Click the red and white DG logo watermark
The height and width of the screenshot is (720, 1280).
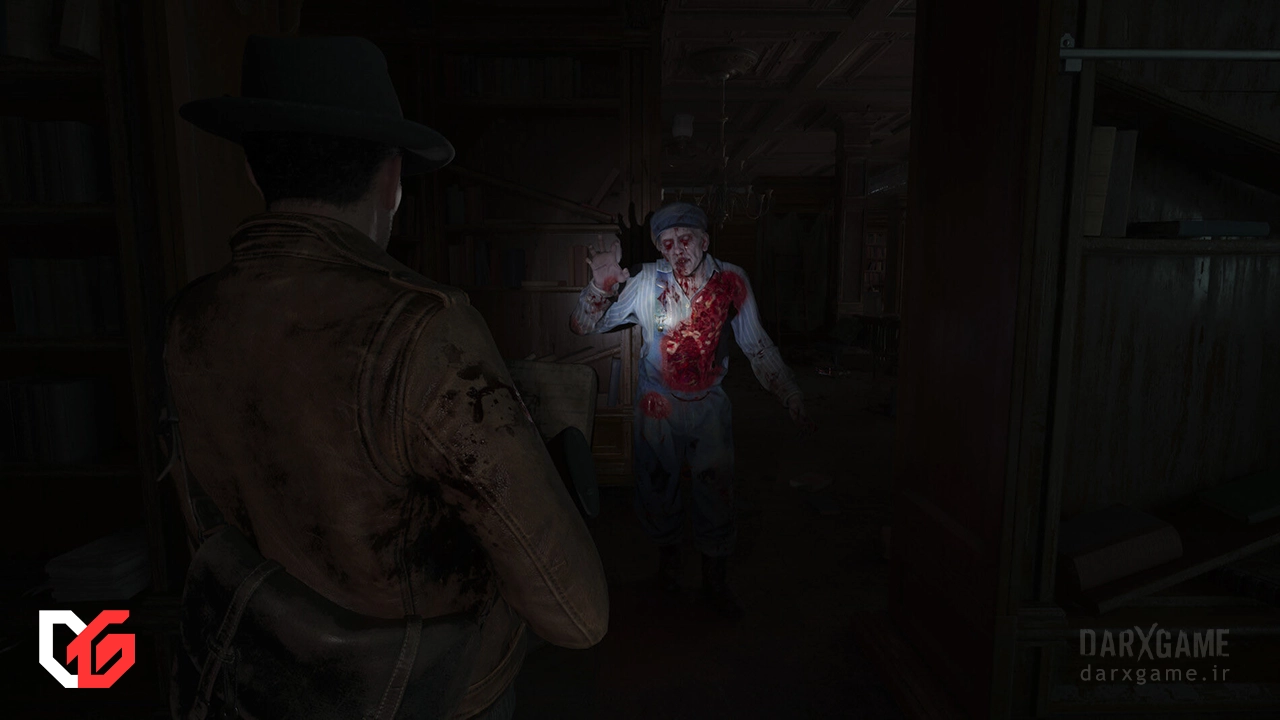86,648
